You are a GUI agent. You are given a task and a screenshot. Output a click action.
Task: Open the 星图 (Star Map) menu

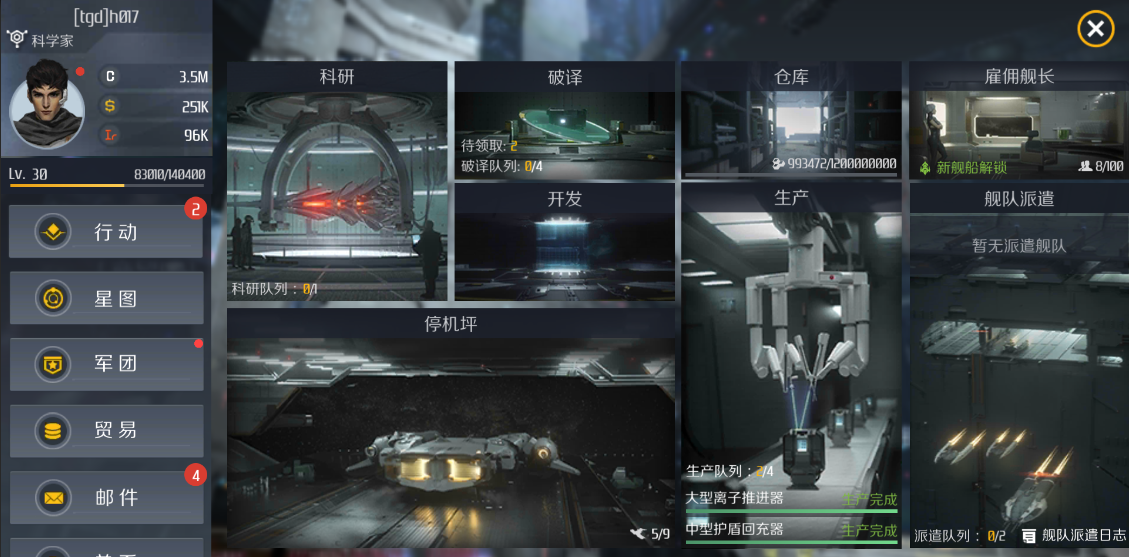tap(106, 298)
